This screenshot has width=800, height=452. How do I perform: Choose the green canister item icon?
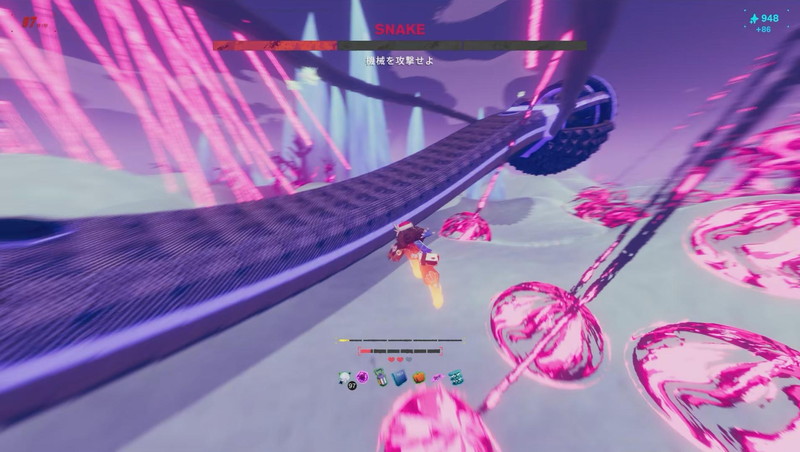click(381, 377)
